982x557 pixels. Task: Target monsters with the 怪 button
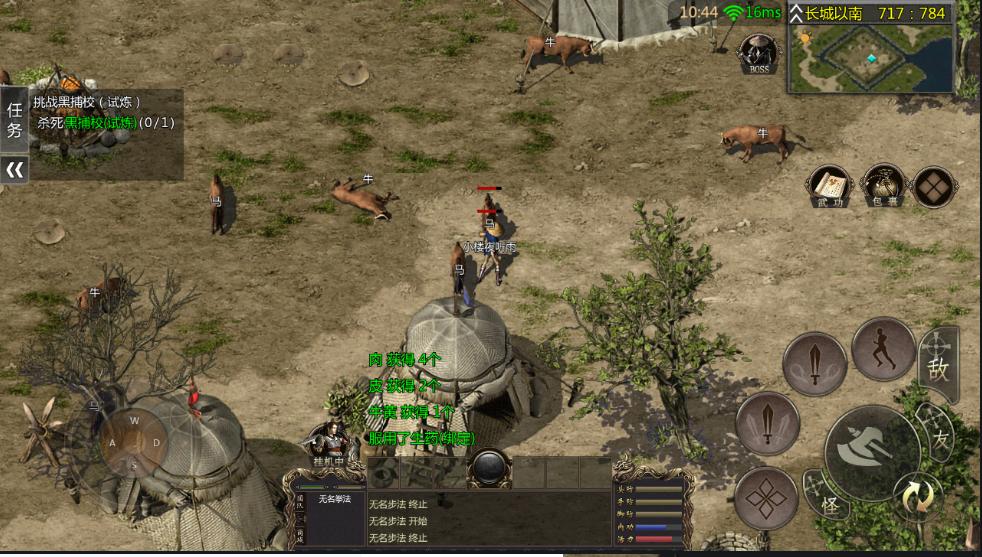point(828,500)
